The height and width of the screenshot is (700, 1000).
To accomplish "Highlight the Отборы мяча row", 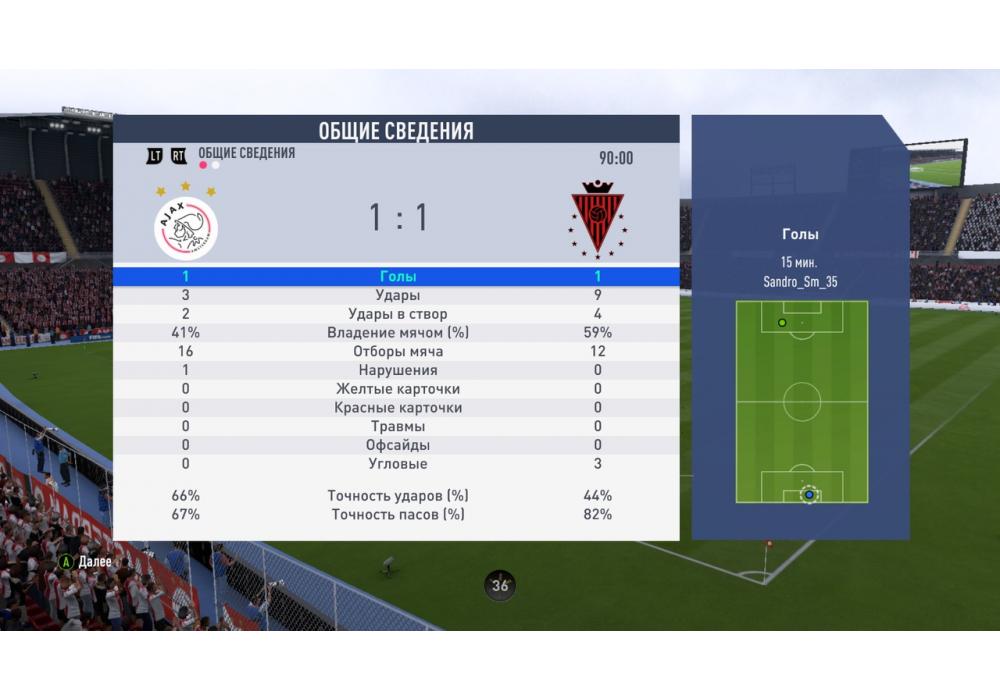I will click(x=398, y=351).
